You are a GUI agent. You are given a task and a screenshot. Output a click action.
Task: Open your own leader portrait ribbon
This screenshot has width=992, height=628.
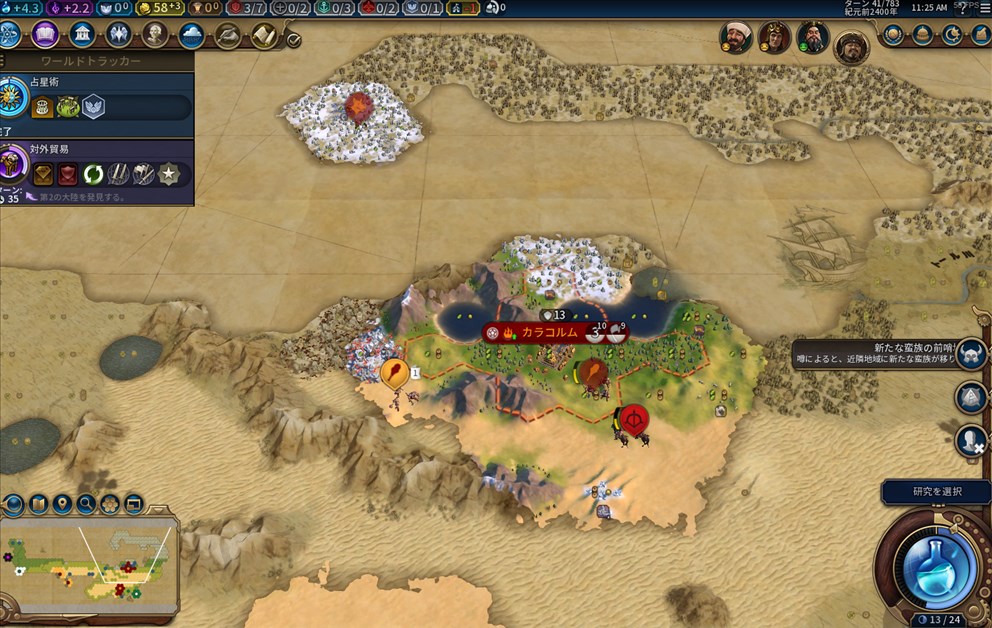coord(852,46)
